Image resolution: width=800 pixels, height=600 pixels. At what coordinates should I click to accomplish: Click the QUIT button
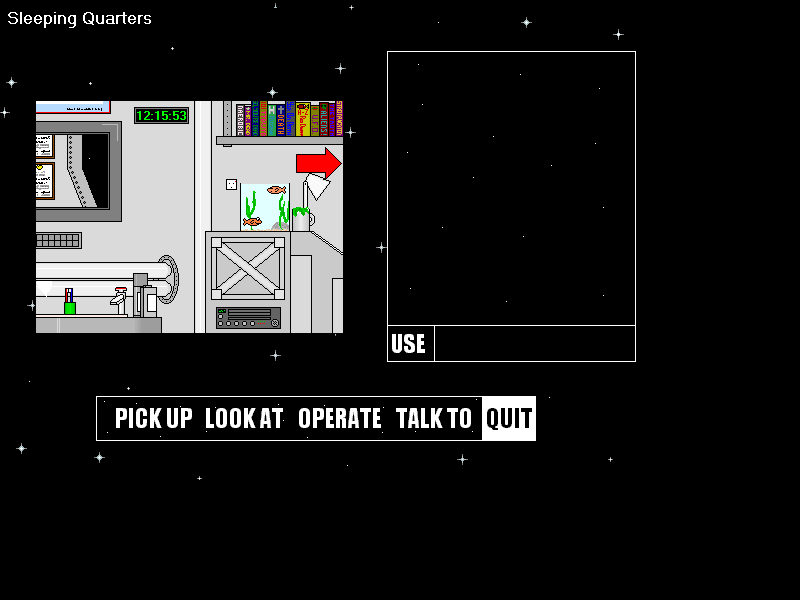[x=509, y=418]
